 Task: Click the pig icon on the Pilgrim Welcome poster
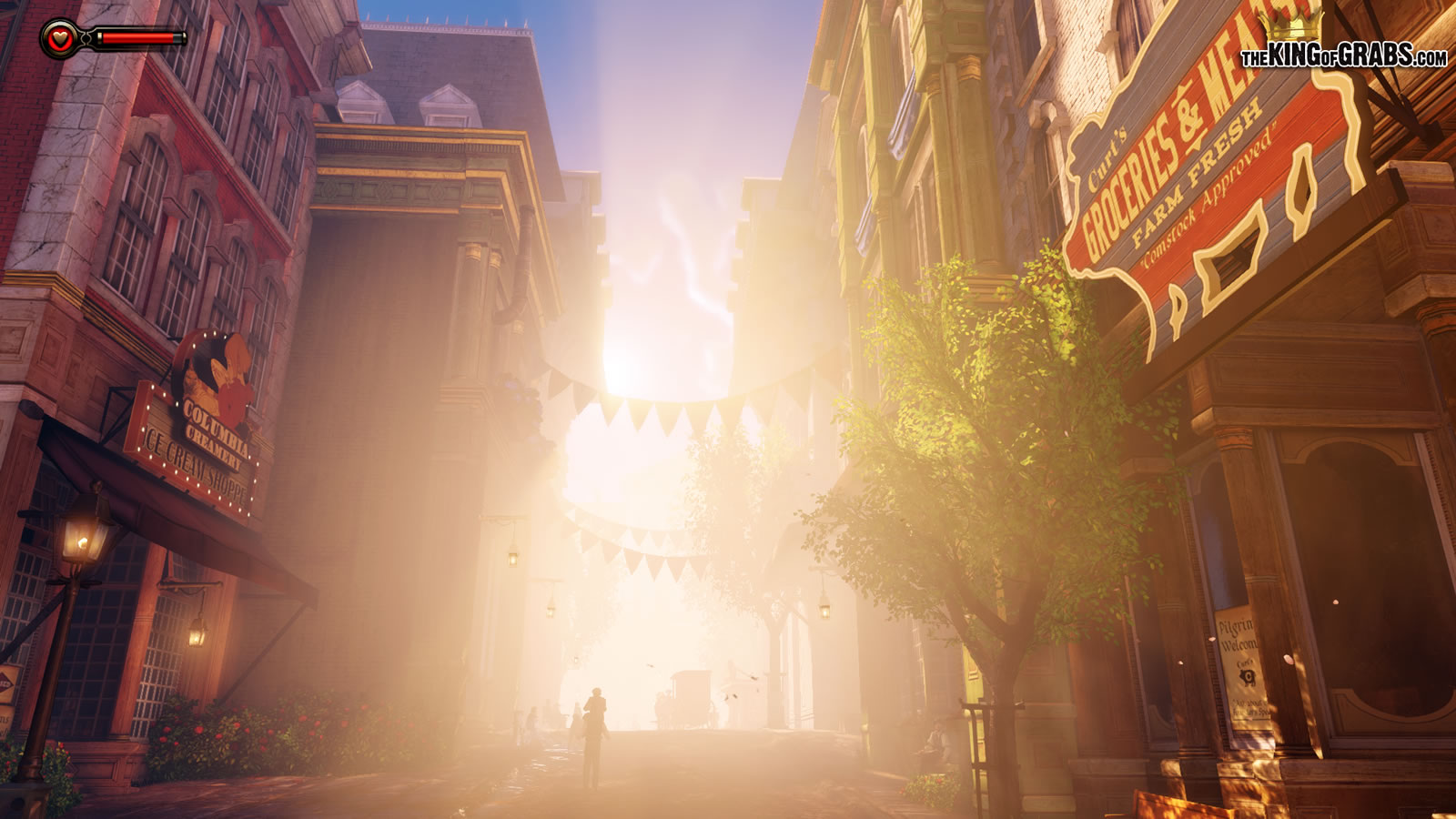[x=1248, y=677]
